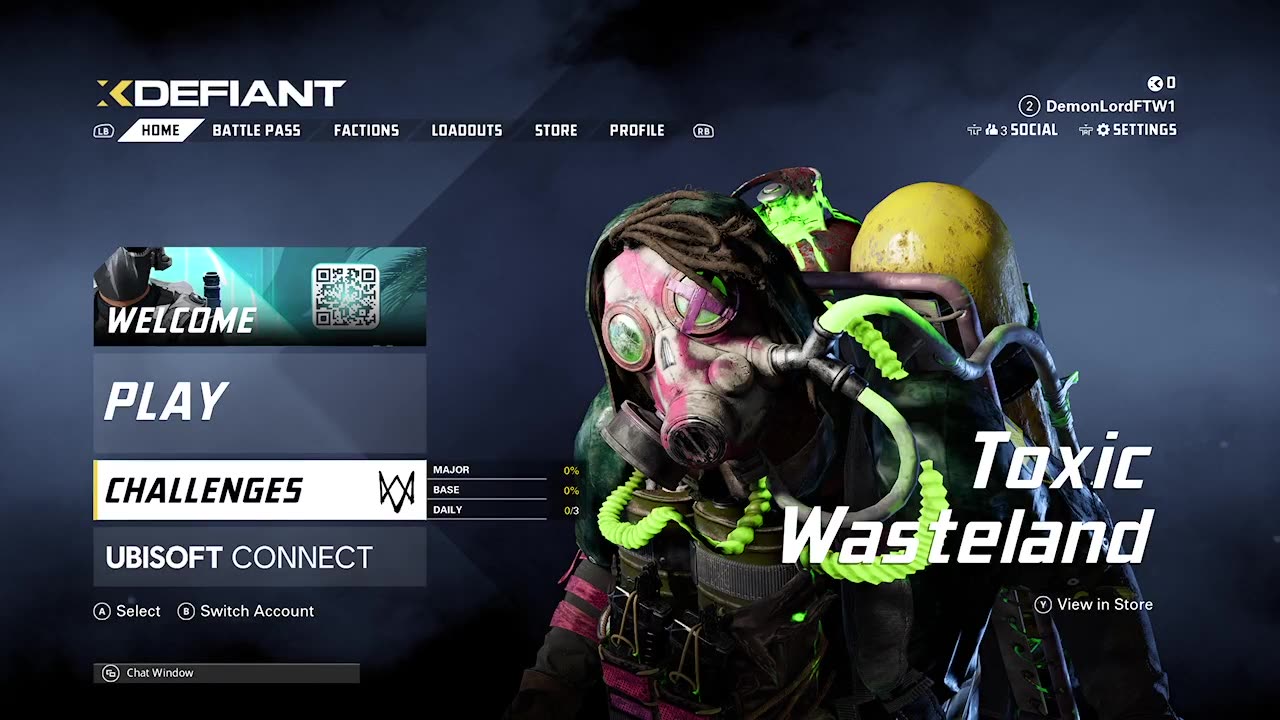The image size is (1280, 720).
Task: Expand the Base challenges row
Action: 500,489
